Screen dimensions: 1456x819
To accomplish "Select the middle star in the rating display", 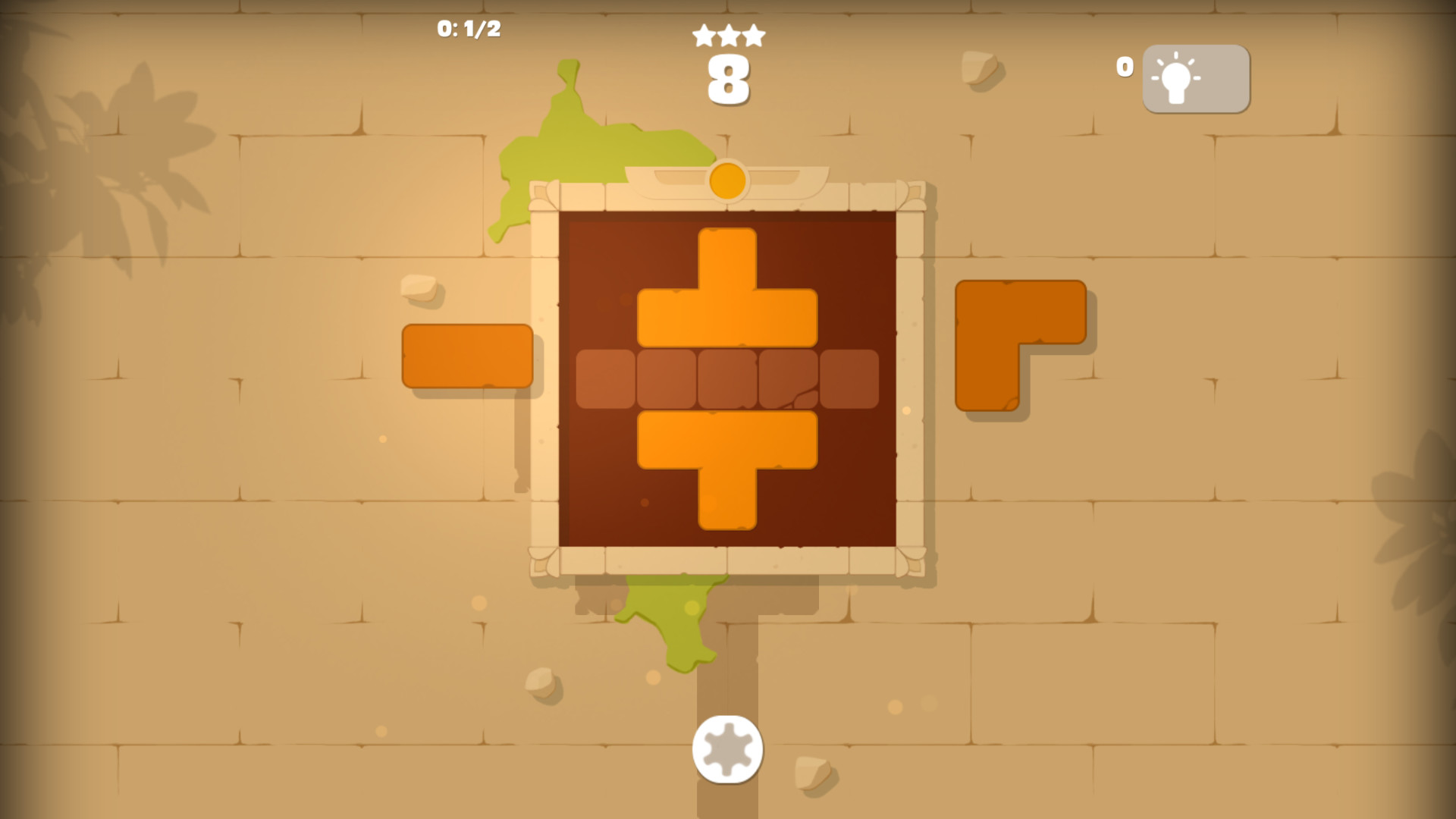I will (727, 33).
